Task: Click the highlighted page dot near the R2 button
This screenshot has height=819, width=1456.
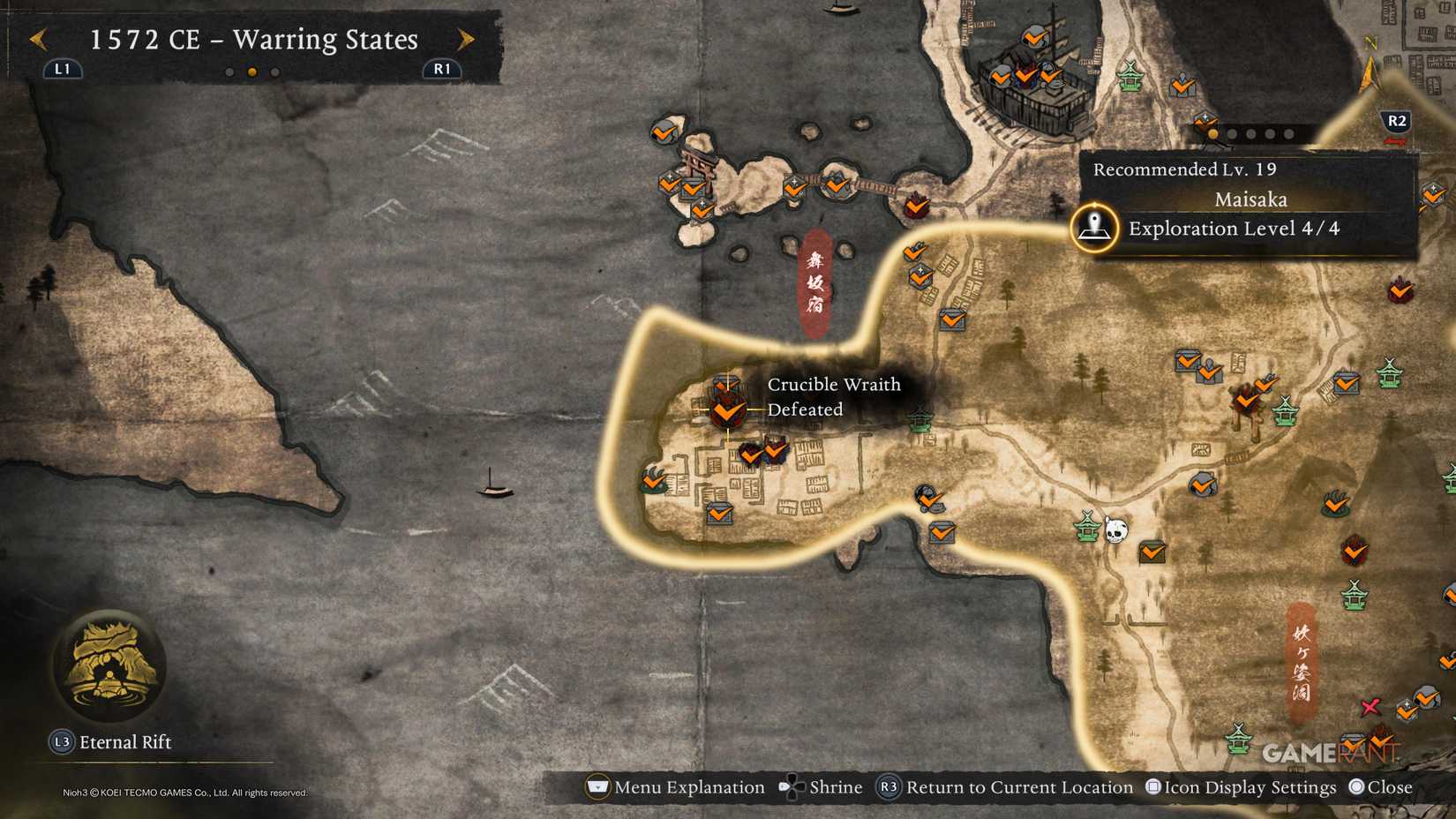Action: [x=1212, y=134]
